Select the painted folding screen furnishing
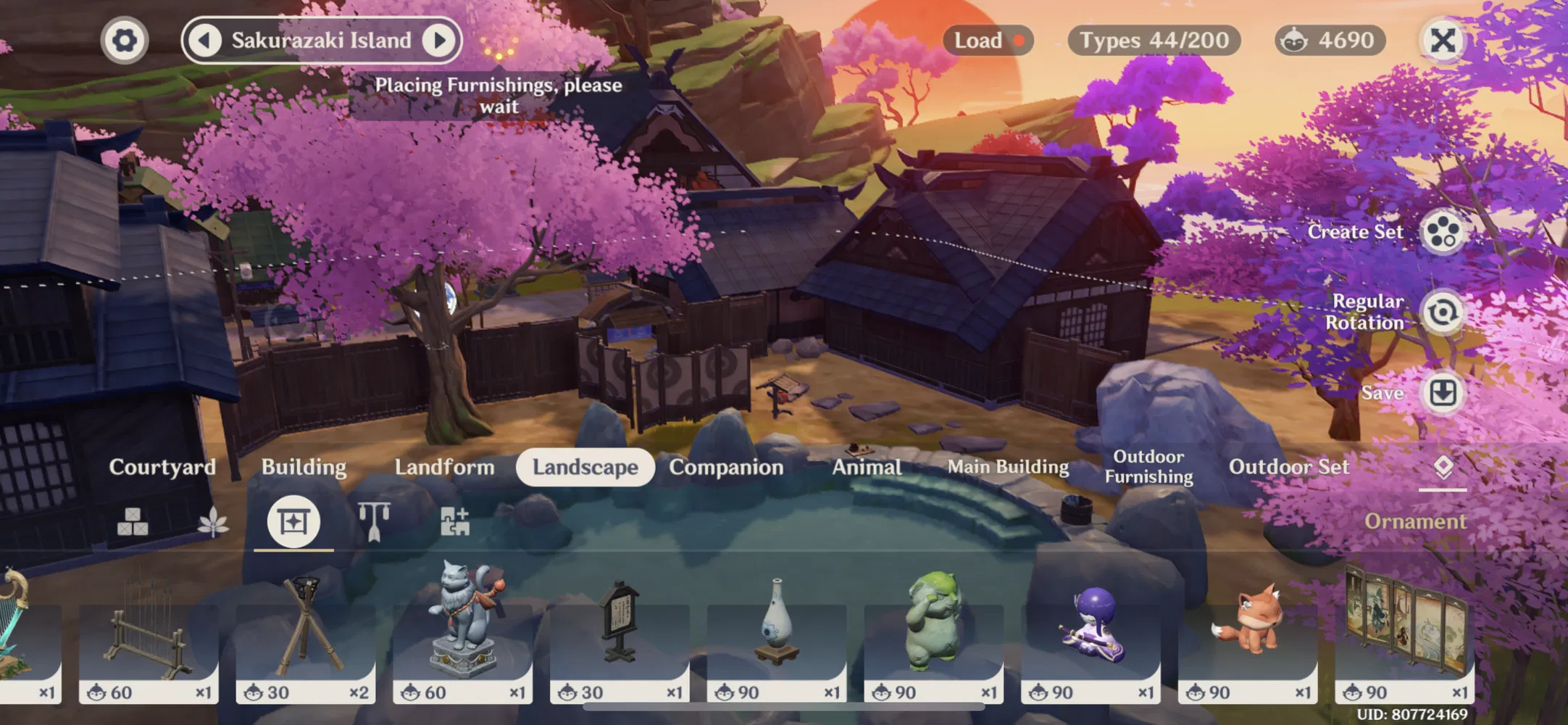 pos(1404,631)
